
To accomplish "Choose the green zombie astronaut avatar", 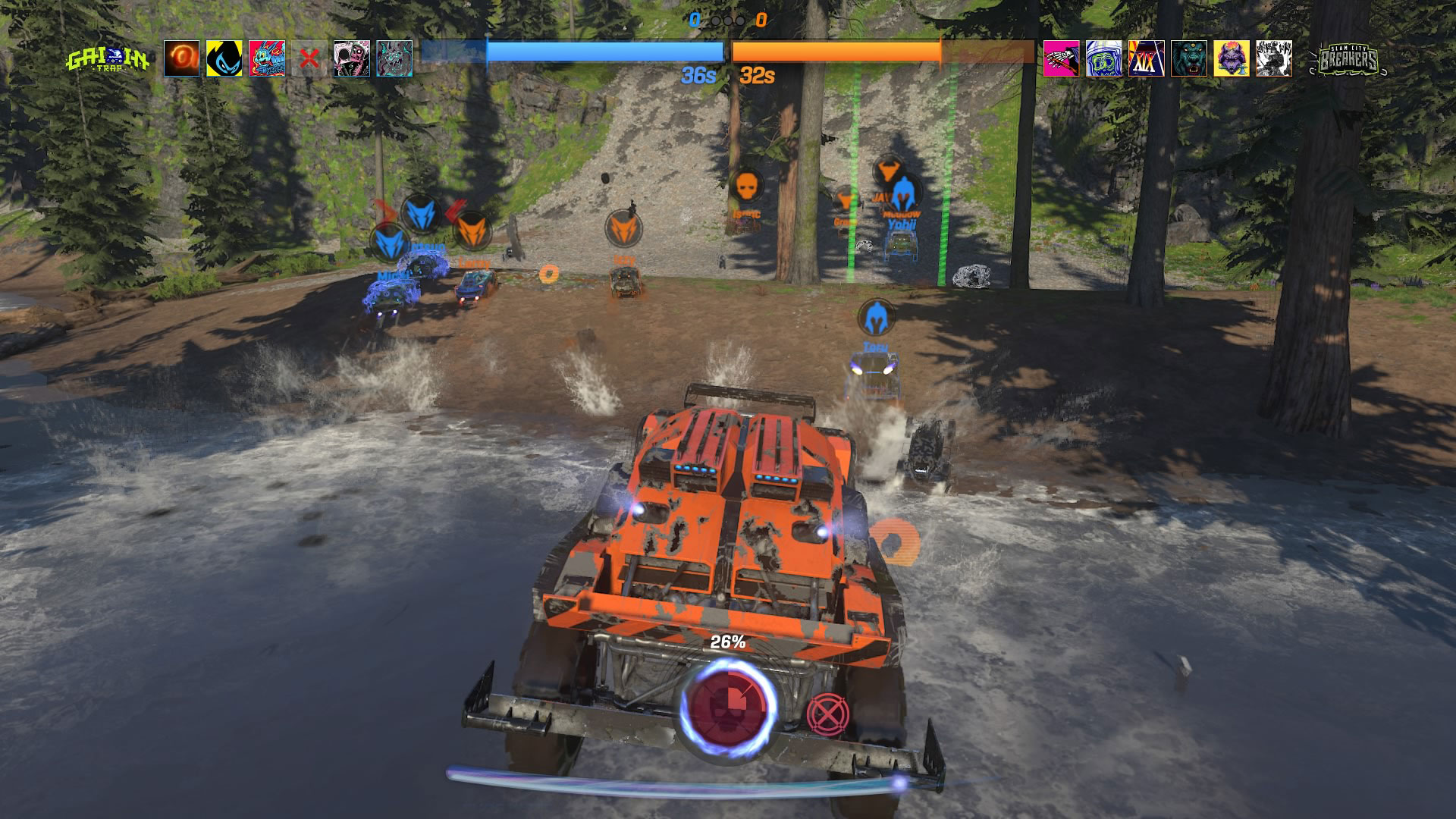I will coord(1104,58).
